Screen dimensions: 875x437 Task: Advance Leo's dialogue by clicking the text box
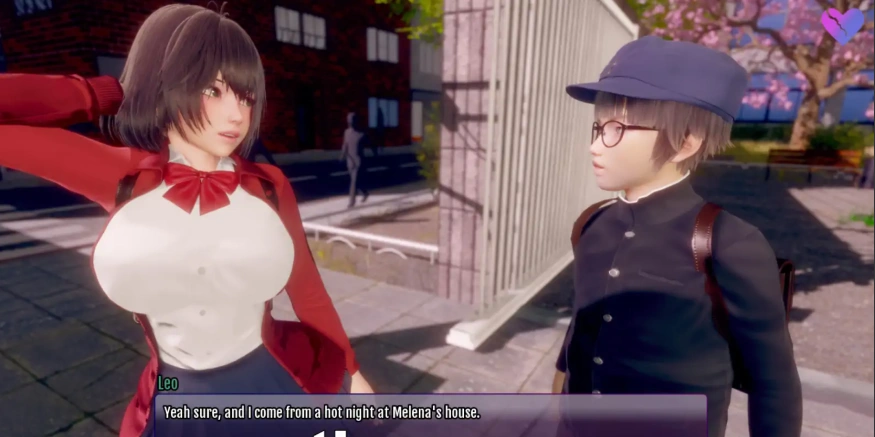428,413
